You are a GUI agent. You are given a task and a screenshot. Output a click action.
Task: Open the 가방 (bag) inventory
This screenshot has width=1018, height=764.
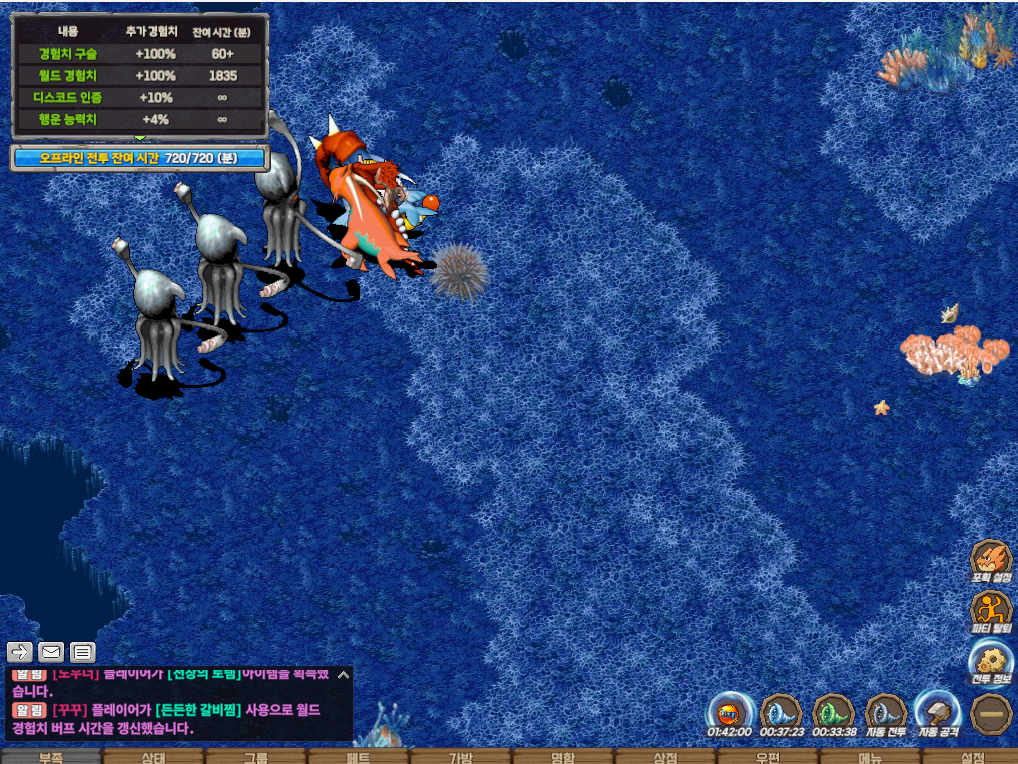click(460, 757)
